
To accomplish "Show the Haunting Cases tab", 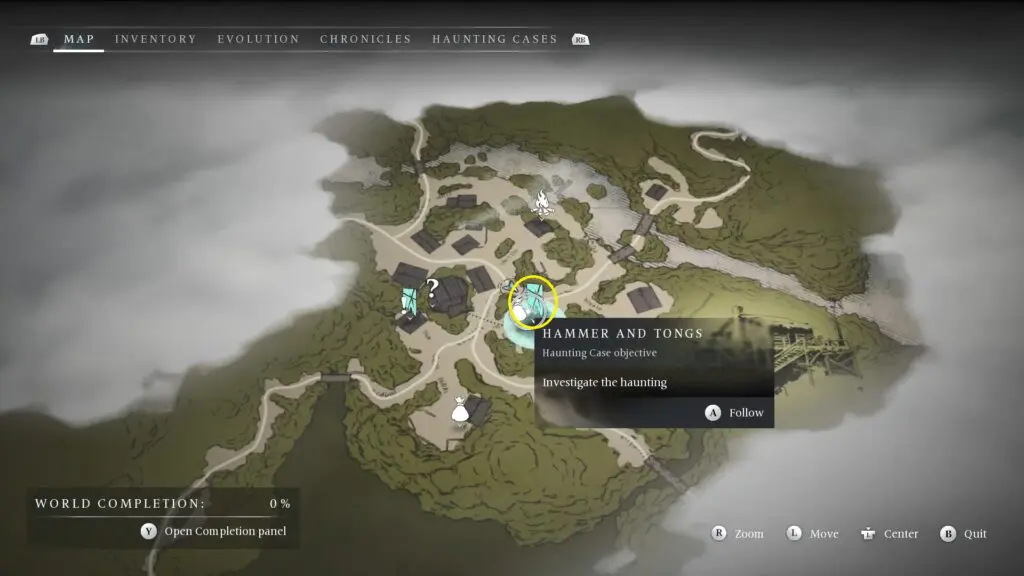I will pyautogui.click(x=494, y=39).
